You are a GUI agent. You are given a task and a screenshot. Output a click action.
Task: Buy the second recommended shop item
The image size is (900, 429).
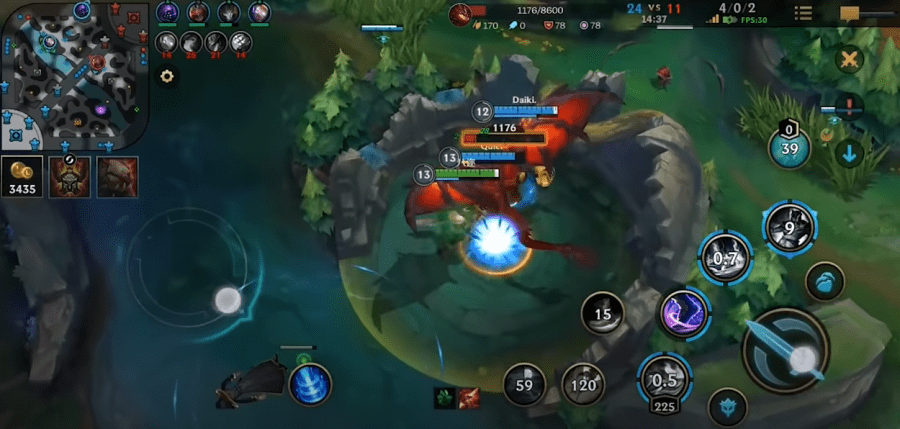click(117, 177)
